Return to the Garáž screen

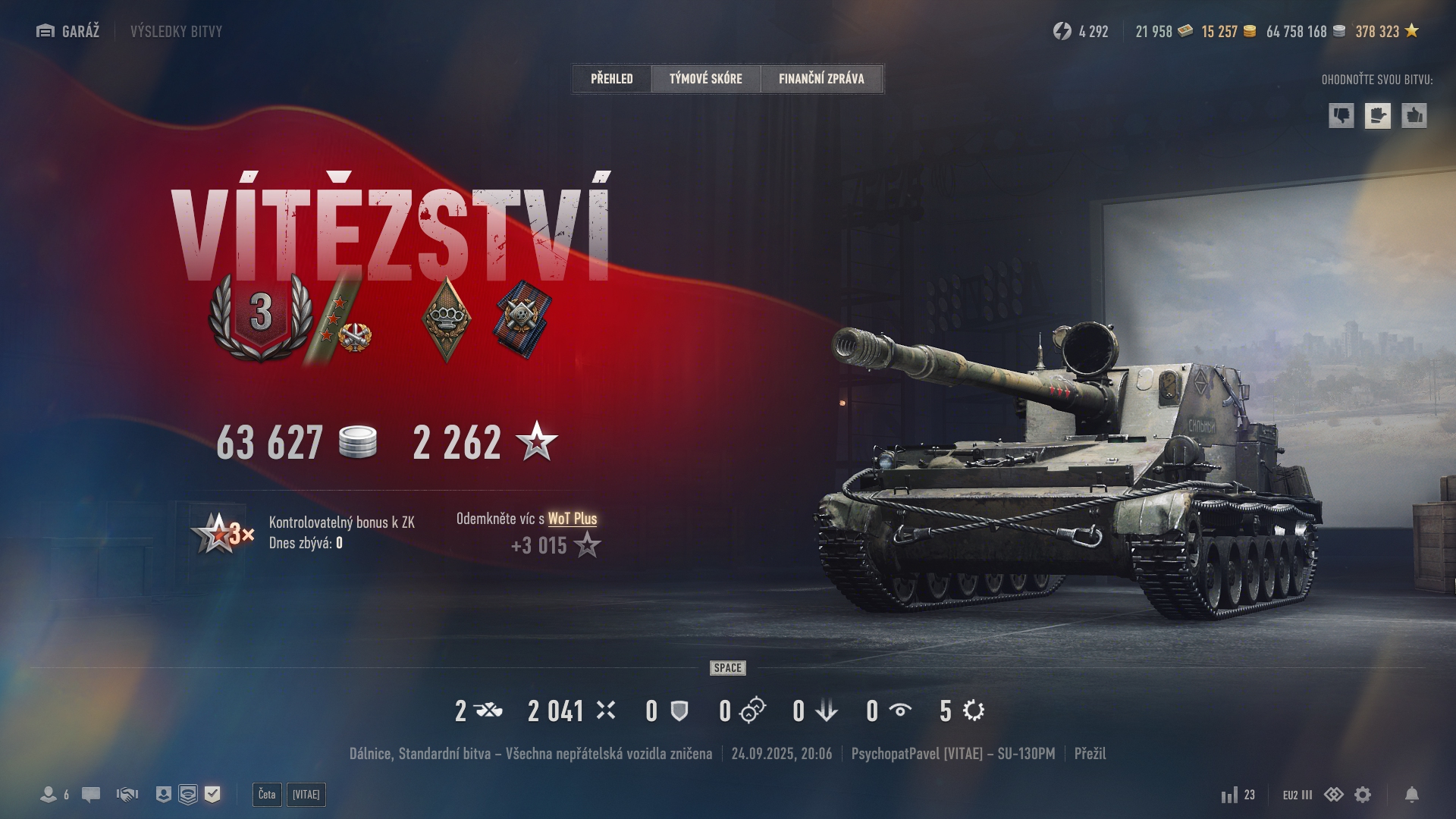(x=68, y=31)
